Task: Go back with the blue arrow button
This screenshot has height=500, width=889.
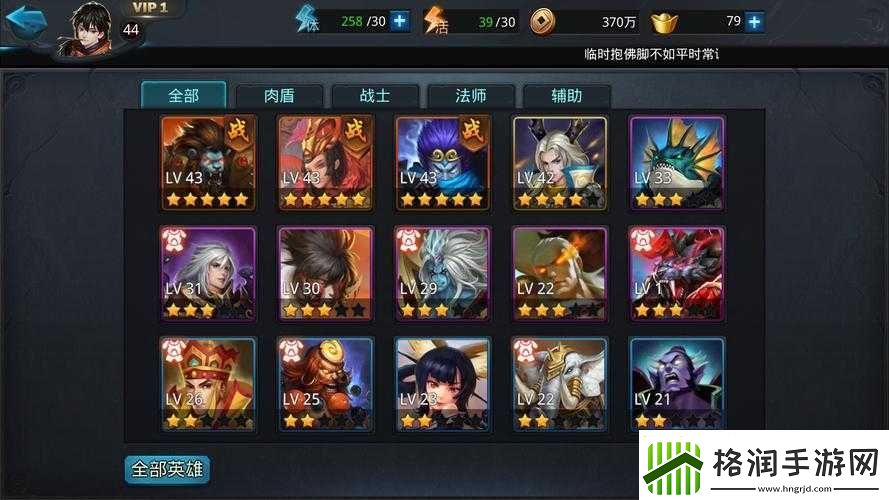Action: click(25, 20)
